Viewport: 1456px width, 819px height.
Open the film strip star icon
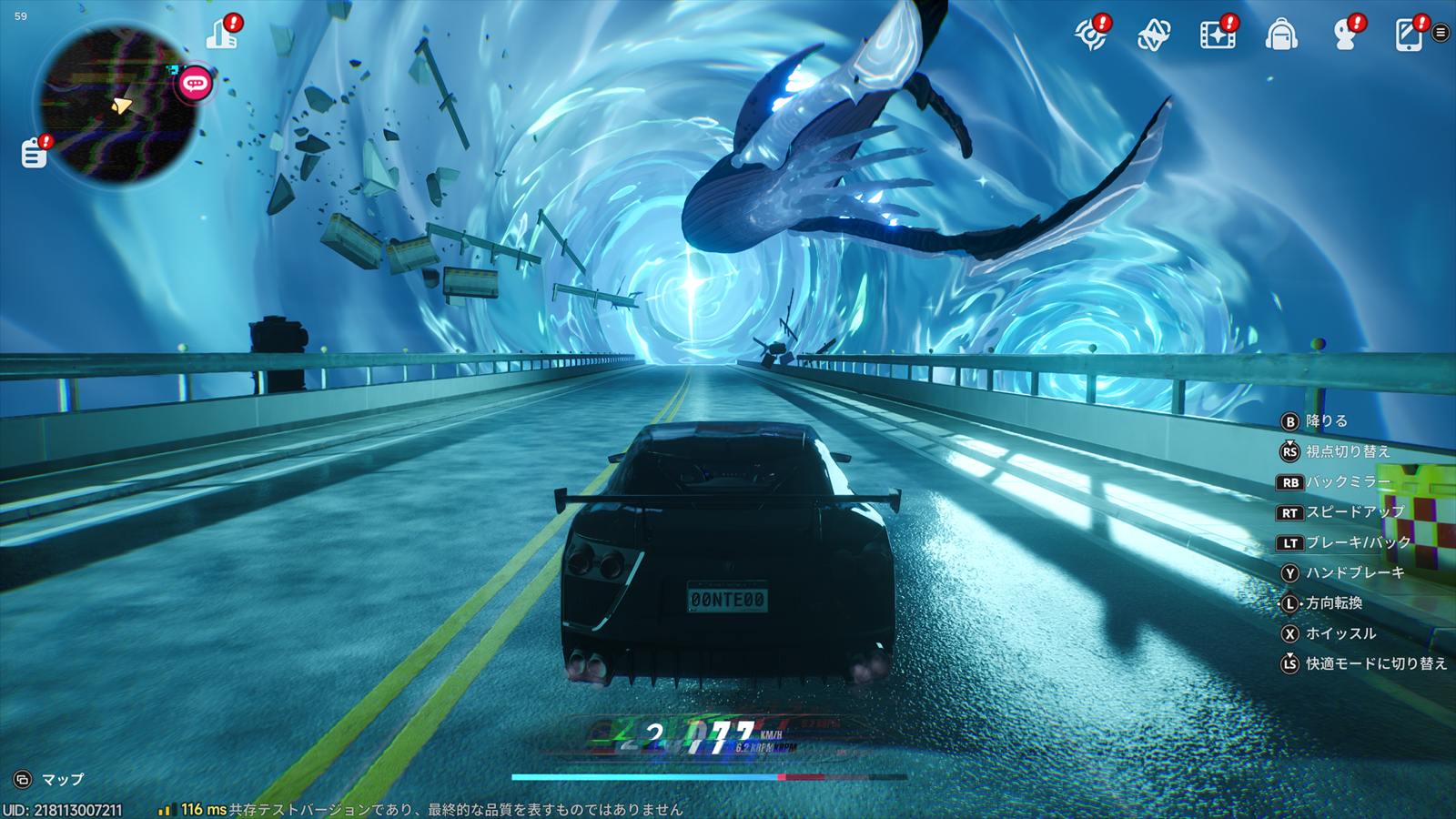tap(1217, 35)
